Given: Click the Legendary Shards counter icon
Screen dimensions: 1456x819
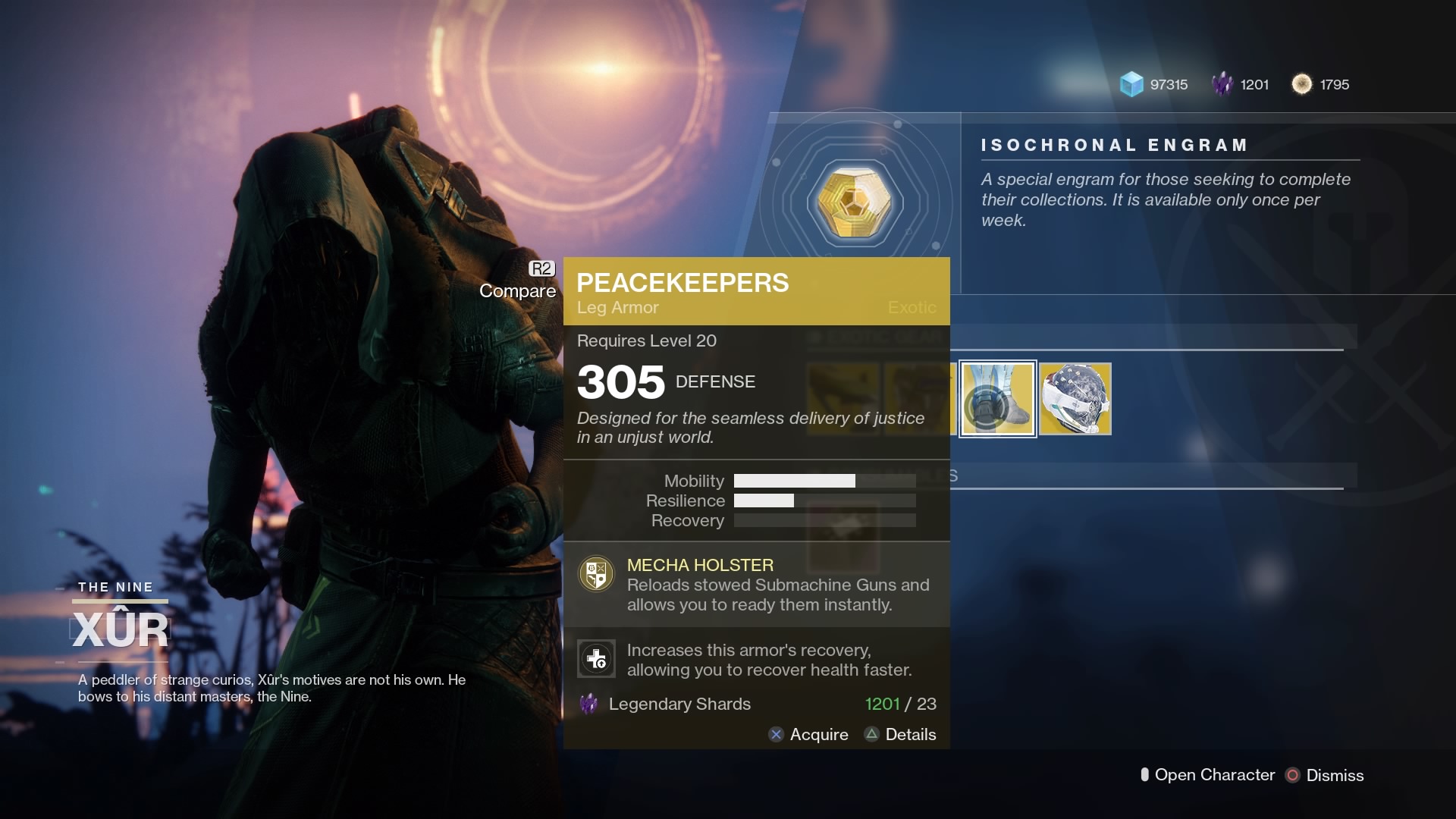Looking at the screenshot, I should point(1224,84).
